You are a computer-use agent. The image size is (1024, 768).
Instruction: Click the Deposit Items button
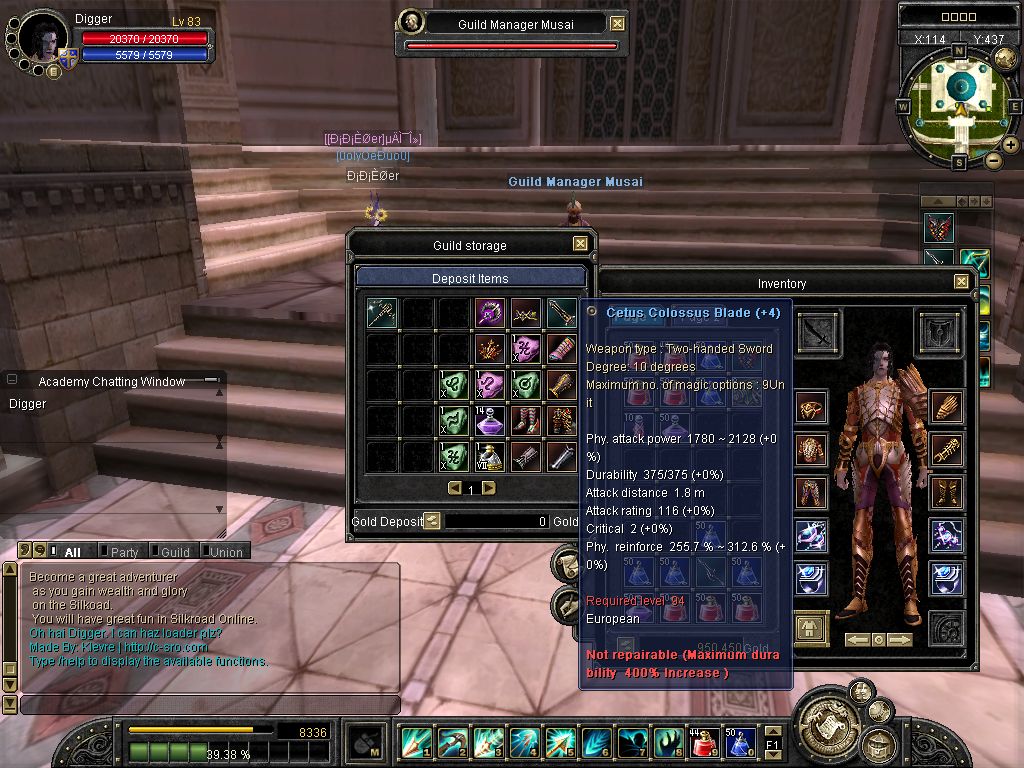pos(470,278)
